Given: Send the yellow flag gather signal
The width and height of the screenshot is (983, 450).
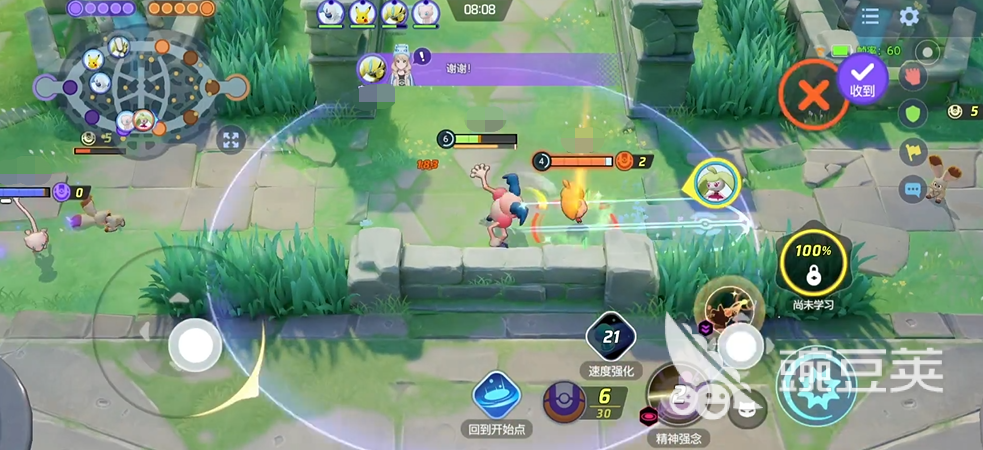Looking at the screenshot, I should click(911, 151).
